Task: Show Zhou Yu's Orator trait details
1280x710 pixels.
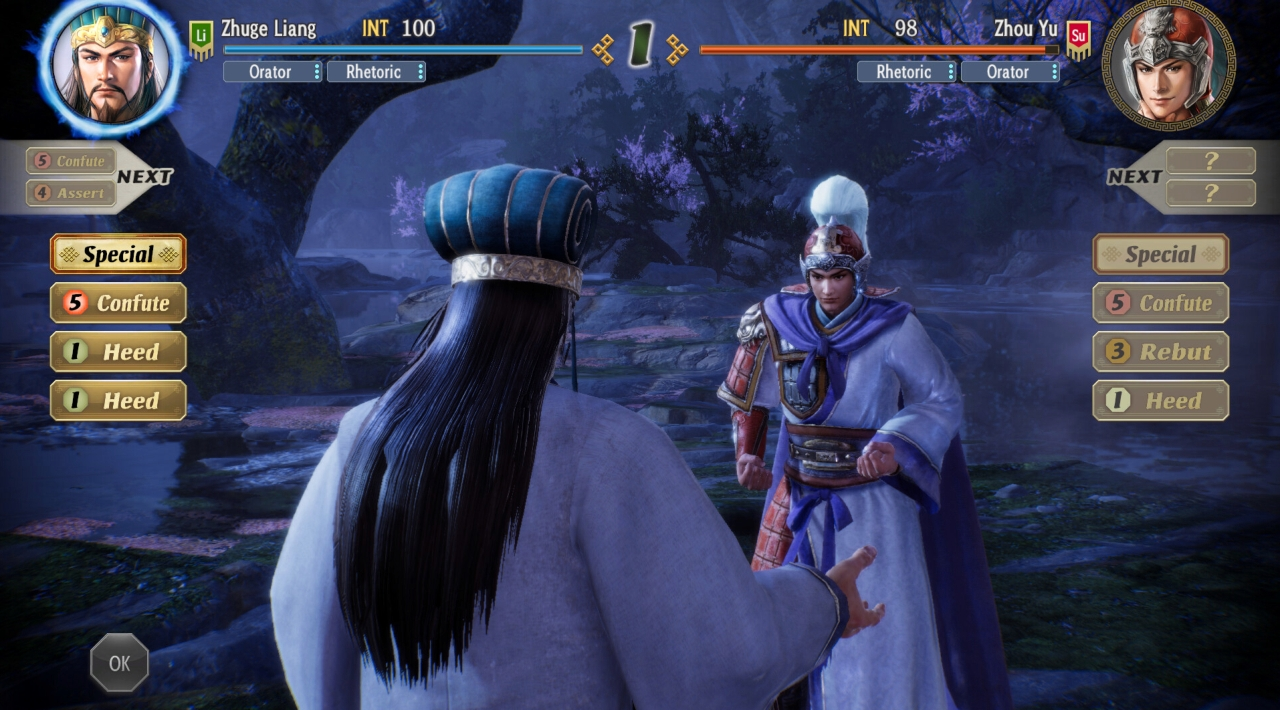Action: pyautogui.click(x=1010, y=72)
